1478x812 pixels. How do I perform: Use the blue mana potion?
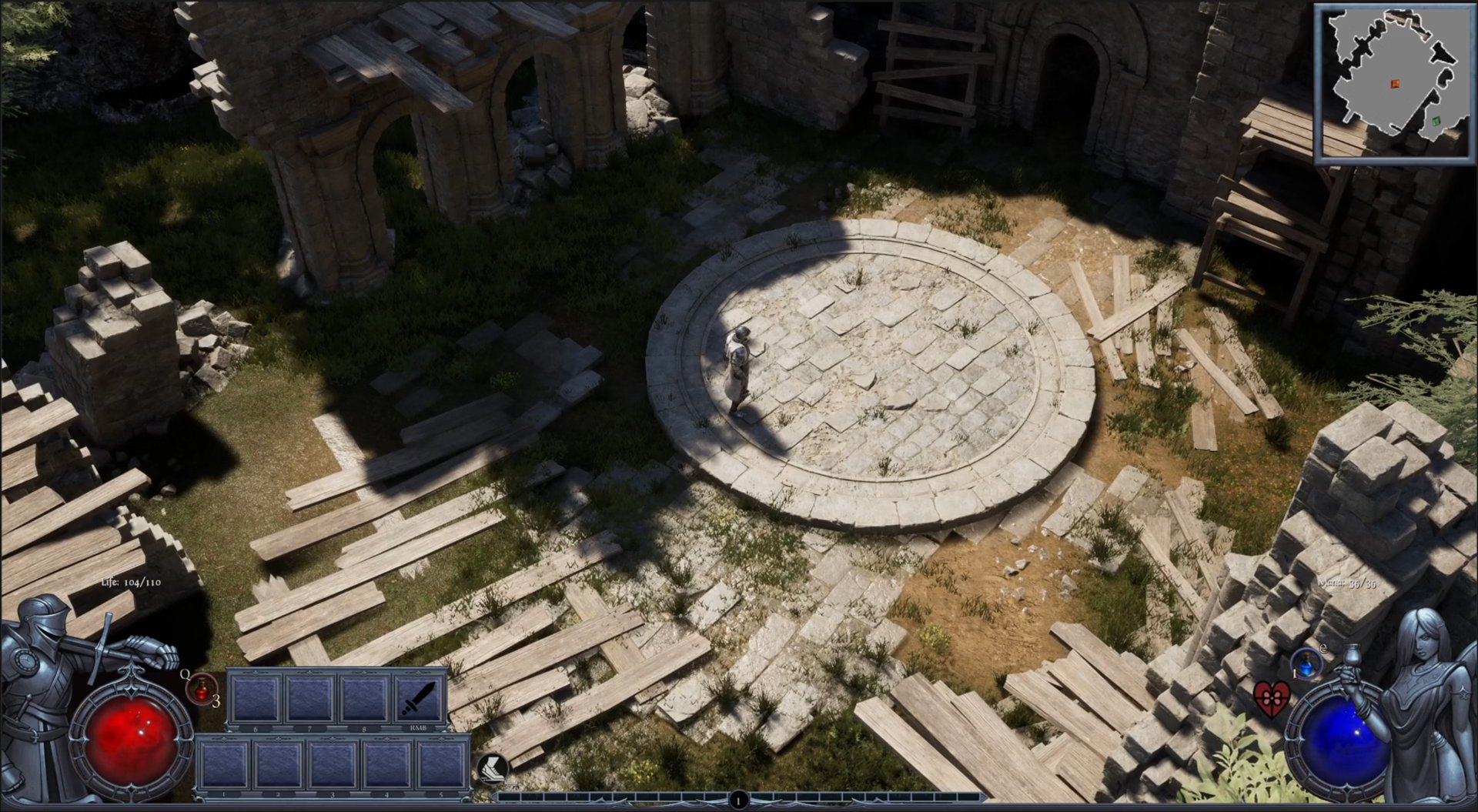click(1306, 664)
